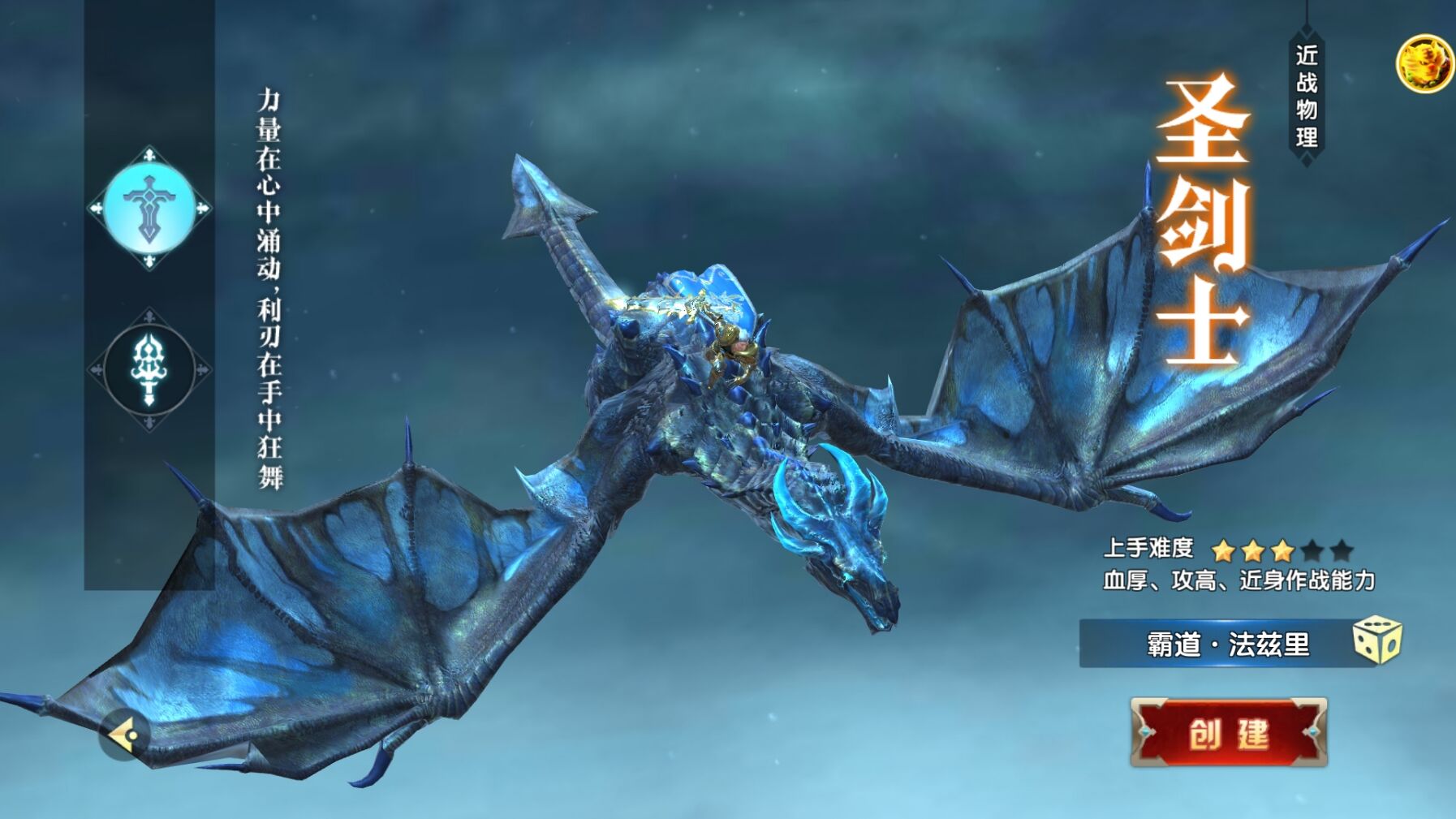Toggle the 近战物理 class type badge
1456x819 pixels.
point(1306,93)
